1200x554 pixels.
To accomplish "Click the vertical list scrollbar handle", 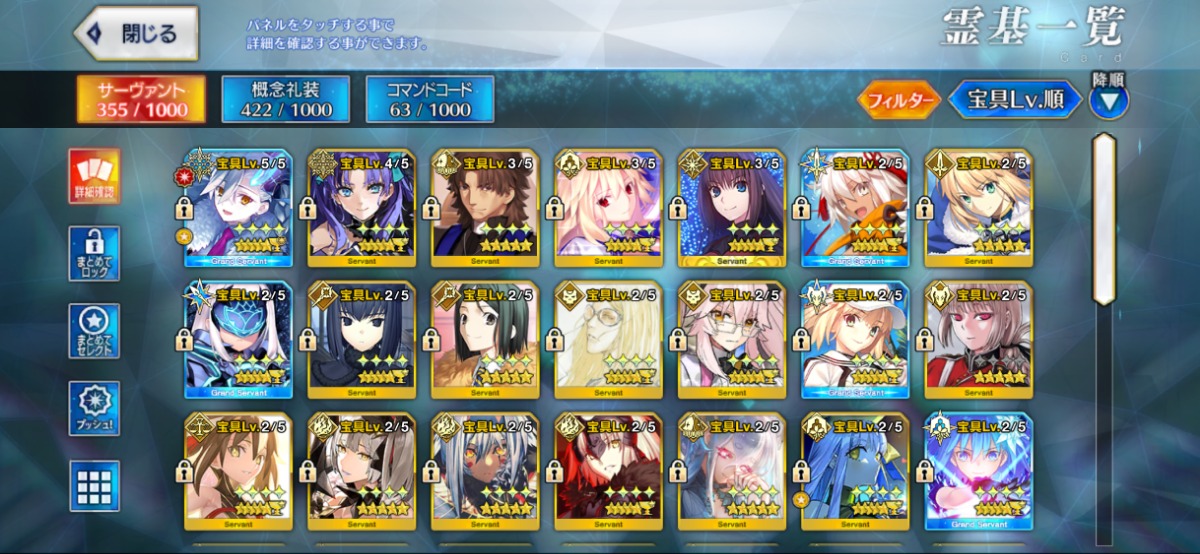I will (x=1103, y=218).
